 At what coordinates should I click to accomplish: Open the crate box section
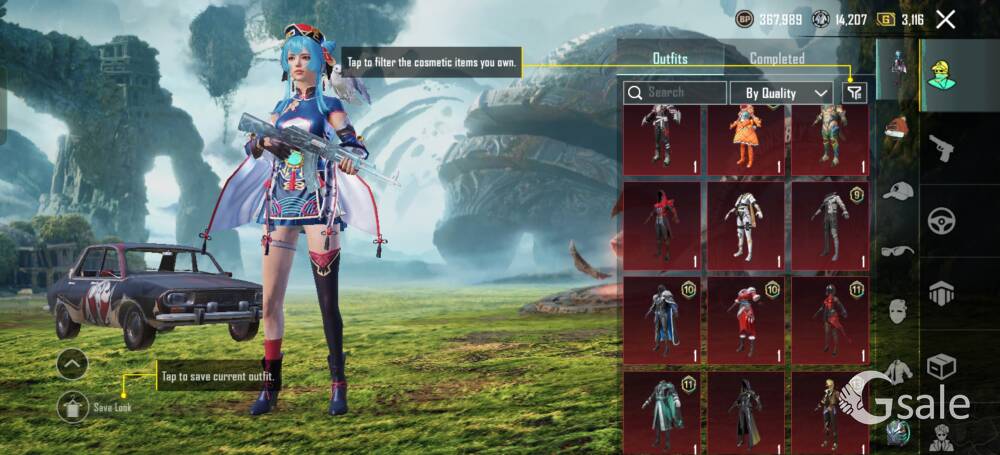tap(941, 366)
